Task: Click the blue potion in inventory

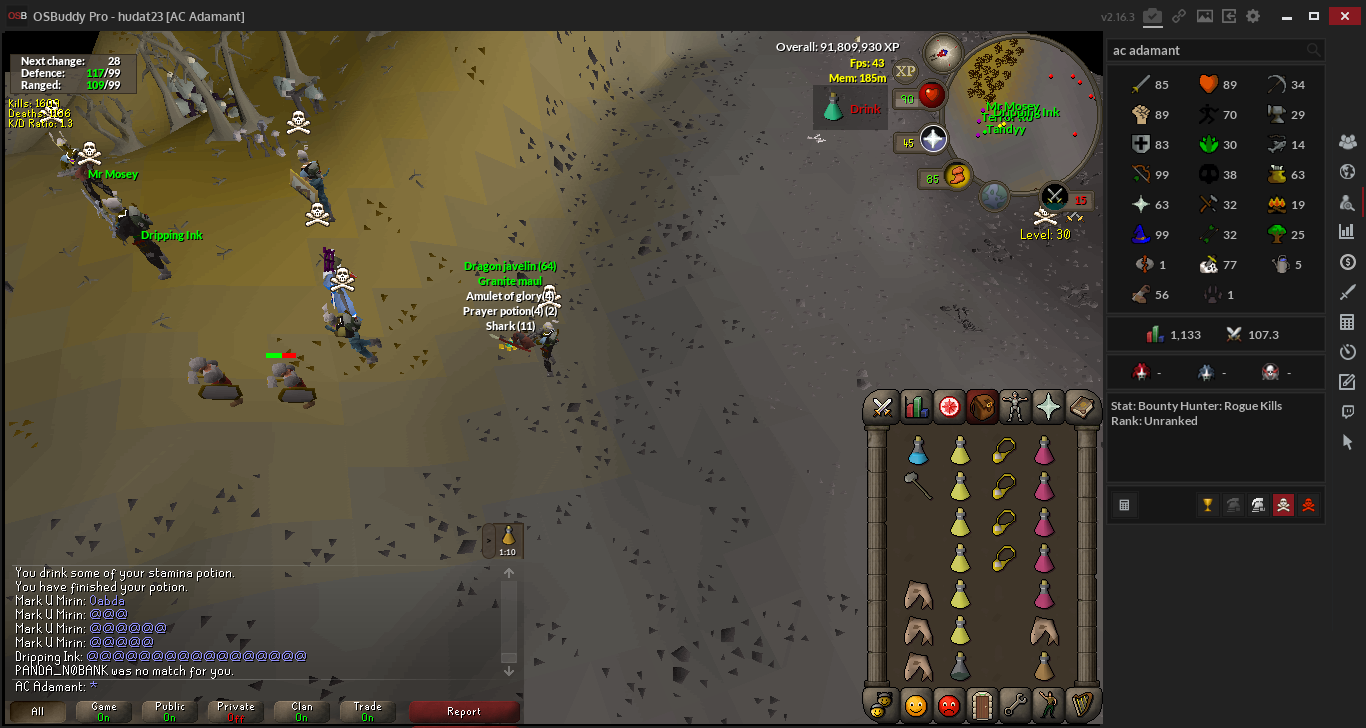Action: coord(918,451)
